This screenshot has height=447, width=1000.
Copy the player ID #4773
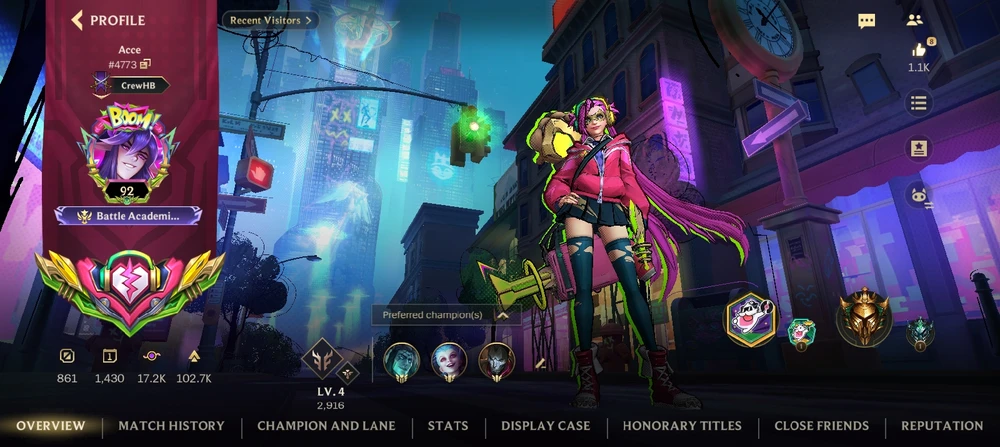145,65
